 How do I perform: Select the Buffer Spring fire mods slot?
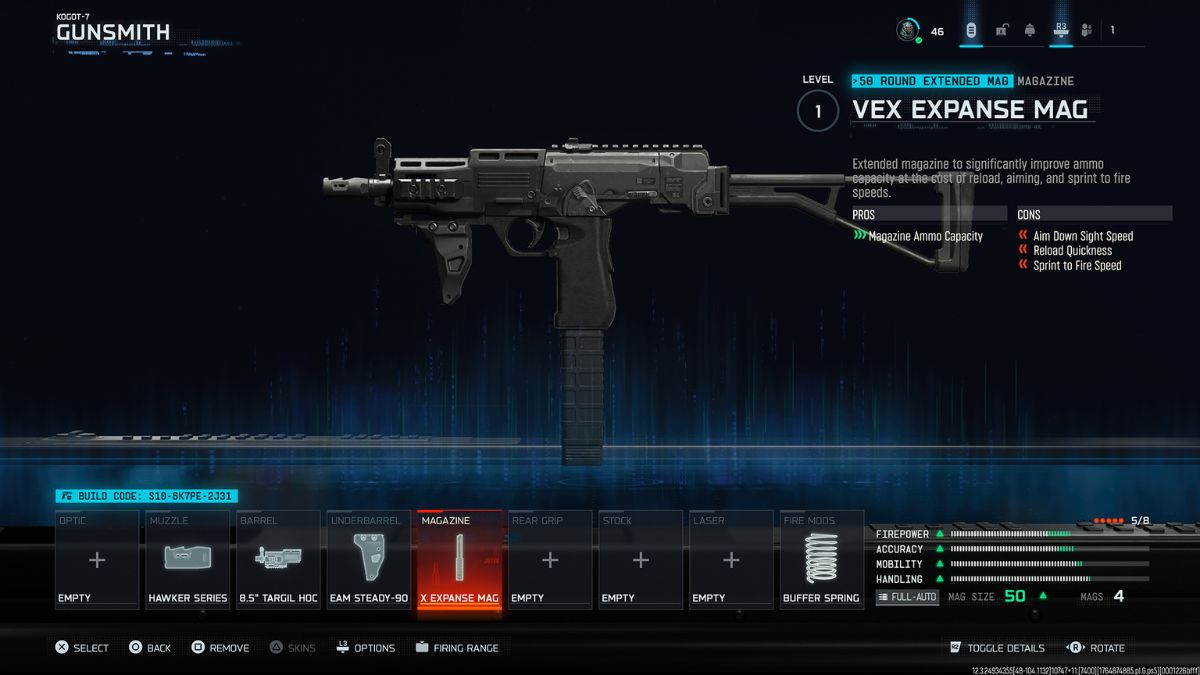tap(822, 560)
